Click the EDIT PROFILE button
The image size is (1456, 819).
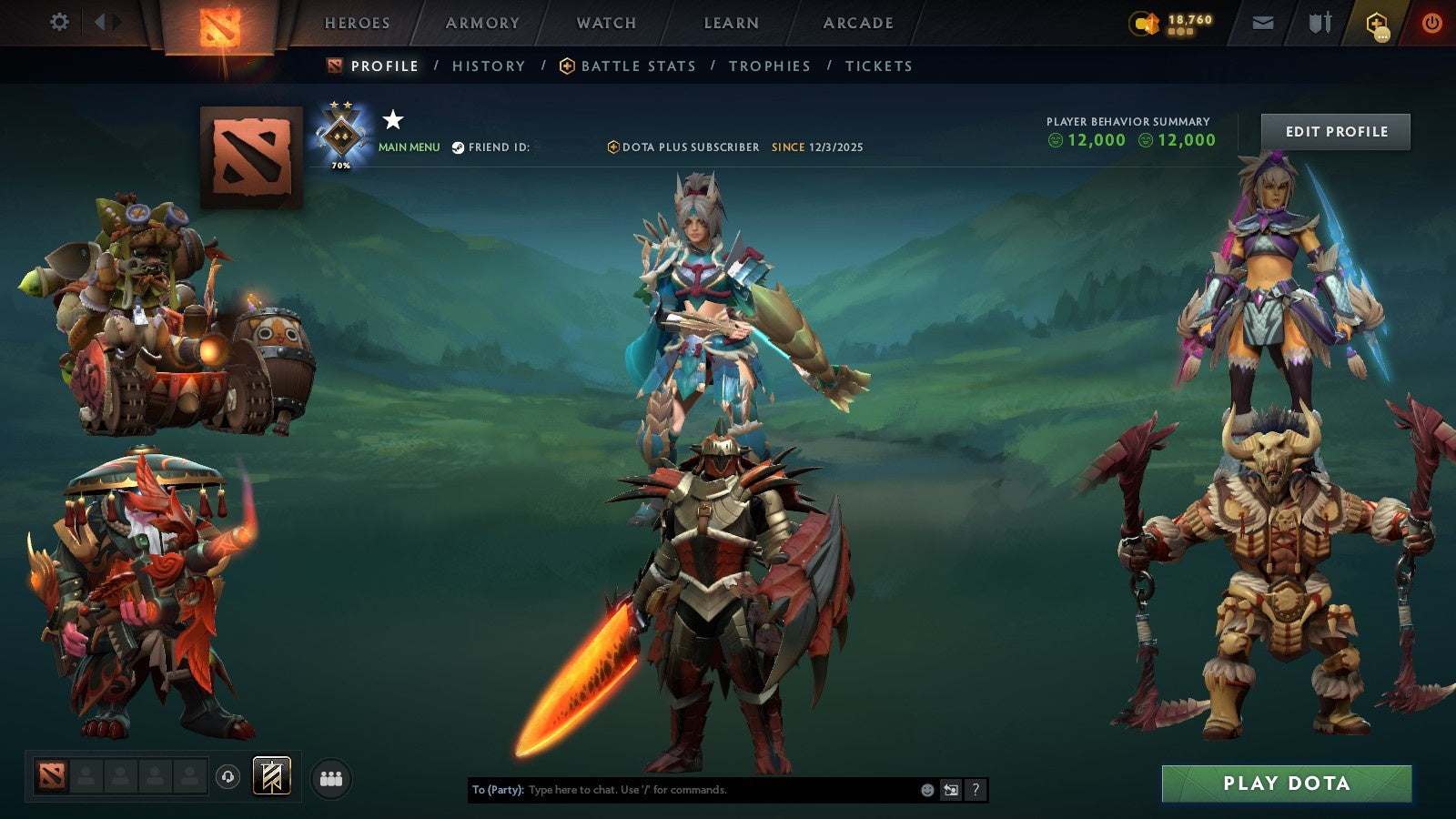tap(1335, 131)
